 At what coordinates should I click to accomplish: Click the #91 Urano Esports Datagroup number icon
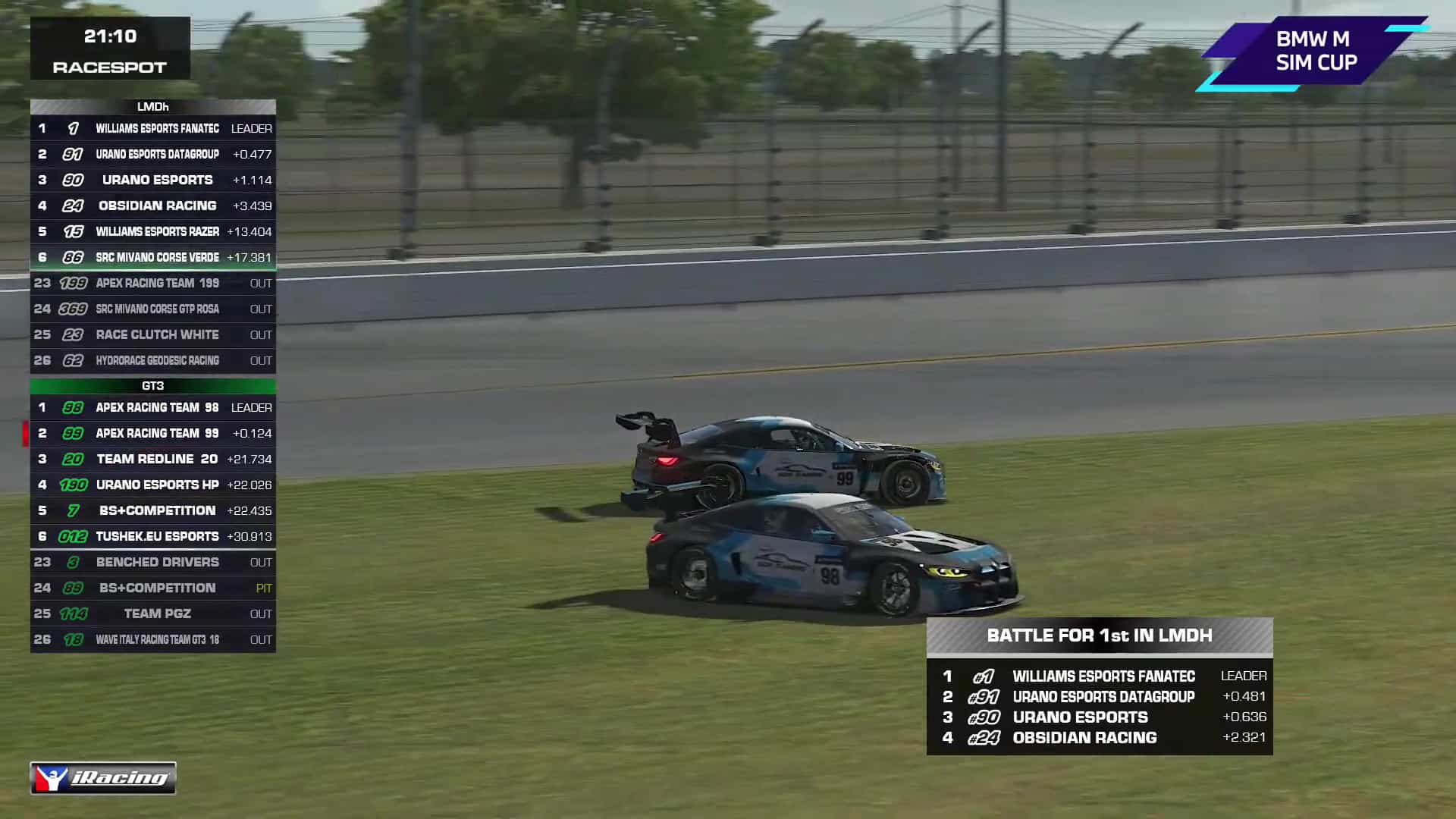[71, 154]
